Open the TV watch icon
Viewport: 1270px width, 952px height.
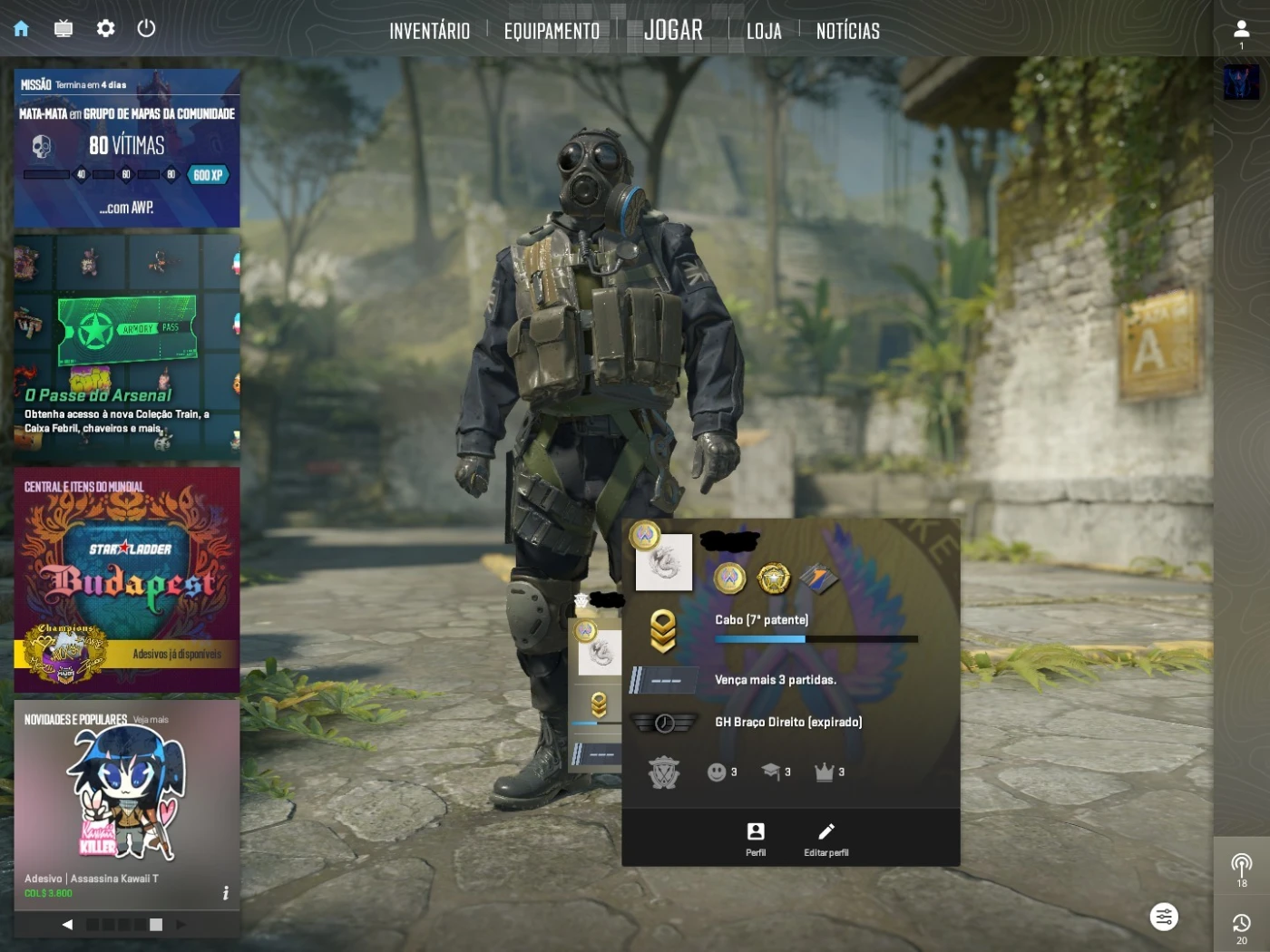tap(63, 29)
